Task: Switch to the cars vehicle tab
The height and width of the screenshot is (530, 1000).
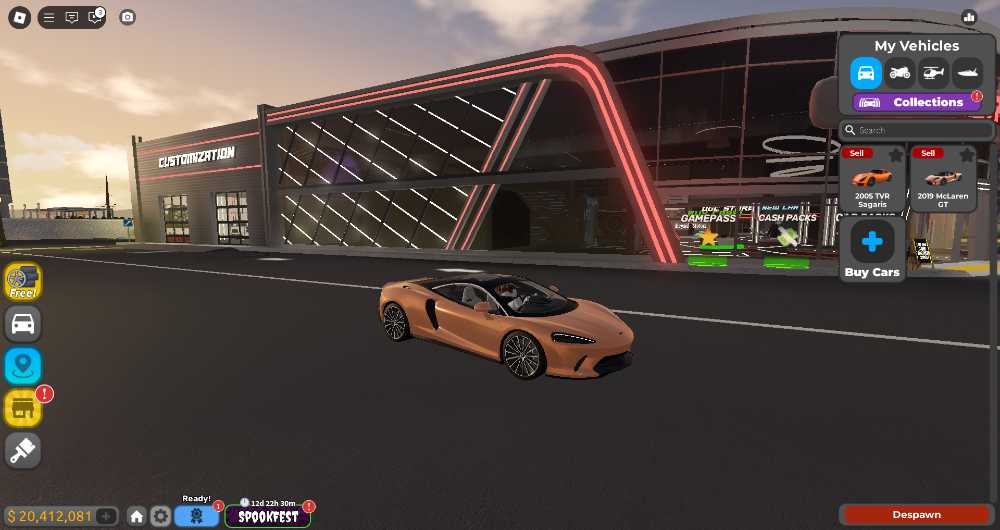Action: click(x=866, y=73)
